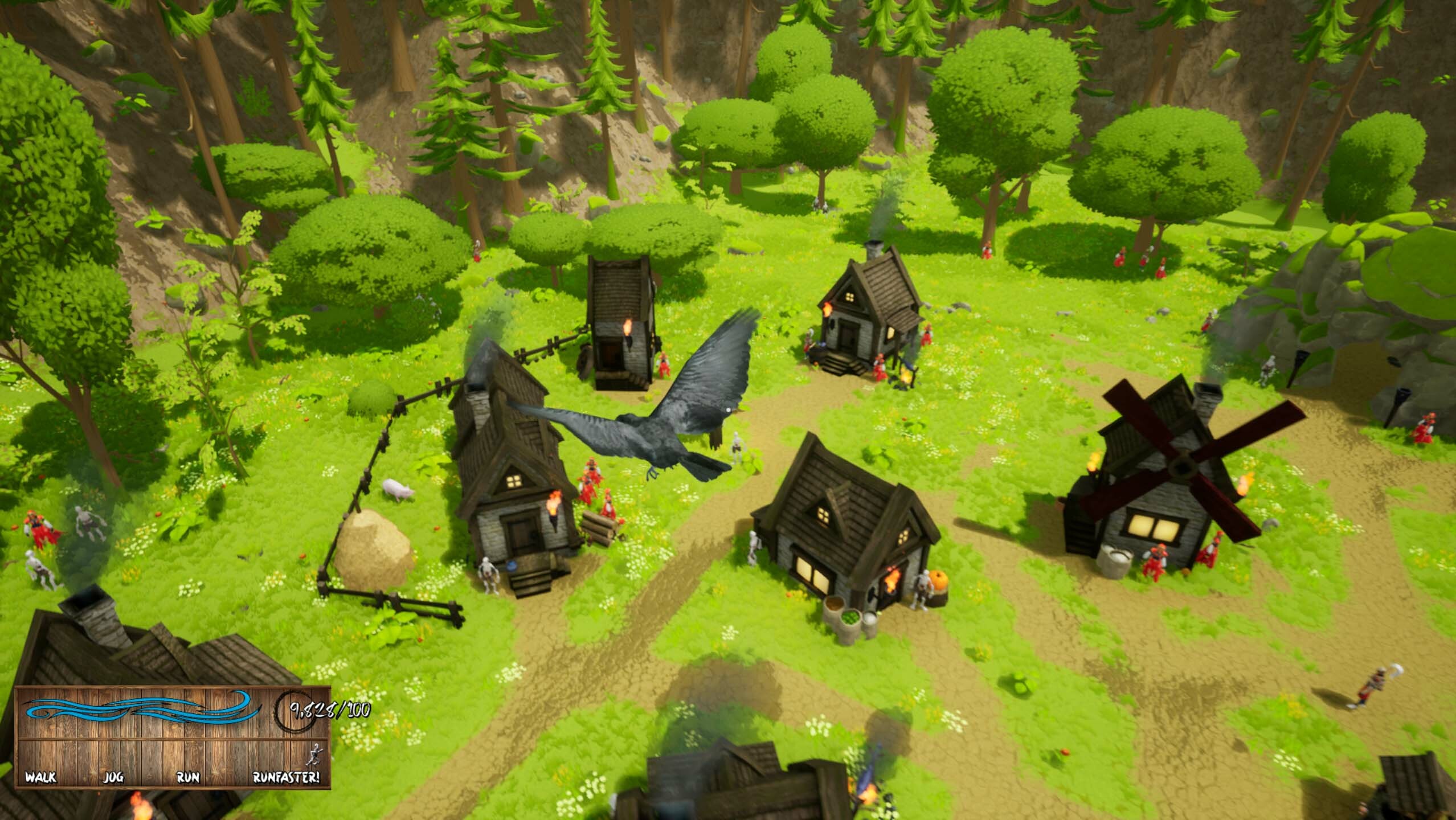The image size is (1456, 820).
Task: Activate the RUNFASTER! speed option
Action: tap(286, 777)
